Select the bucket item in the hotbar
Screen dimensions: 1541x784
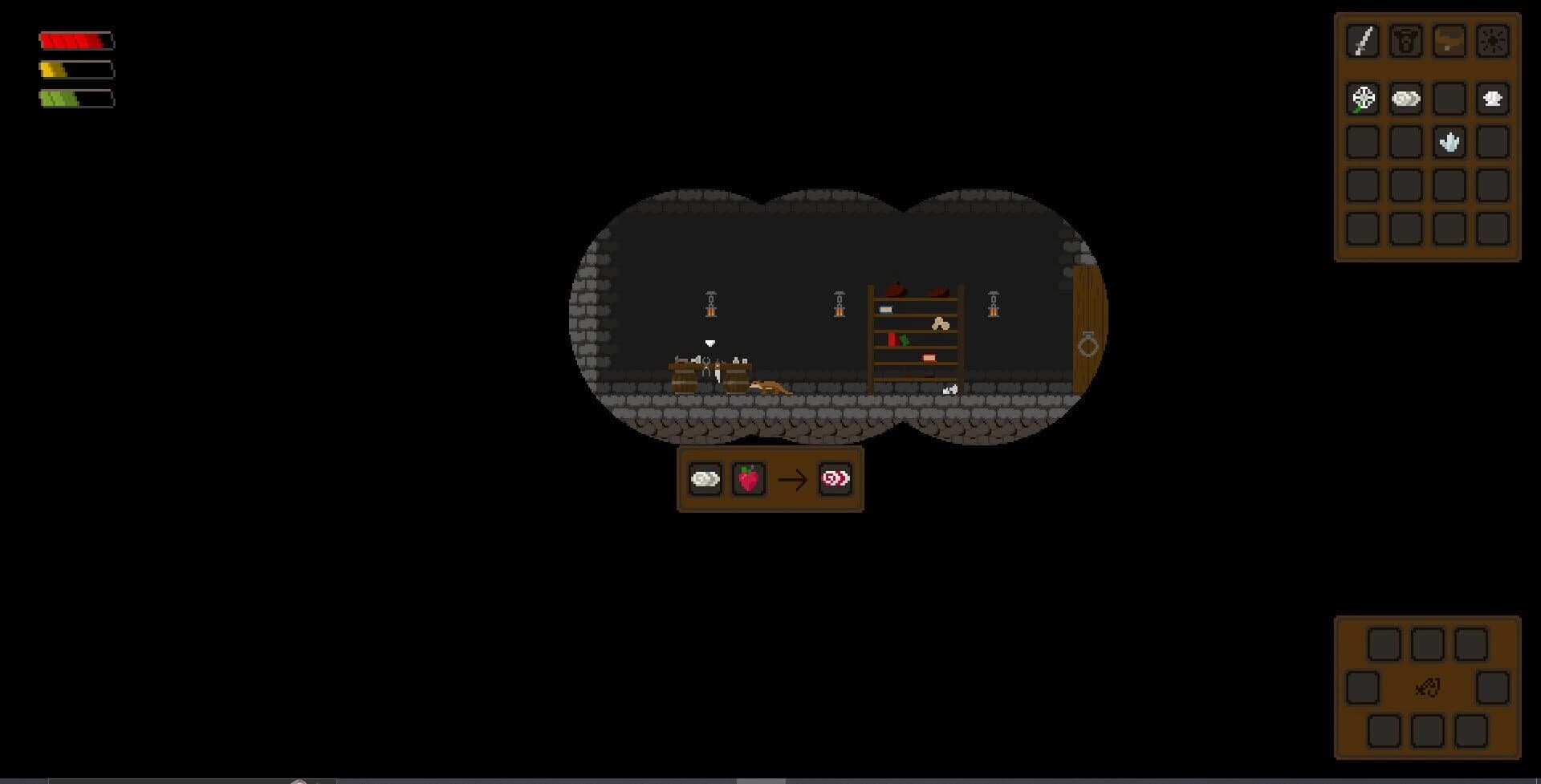click(x=1404, y=40)
